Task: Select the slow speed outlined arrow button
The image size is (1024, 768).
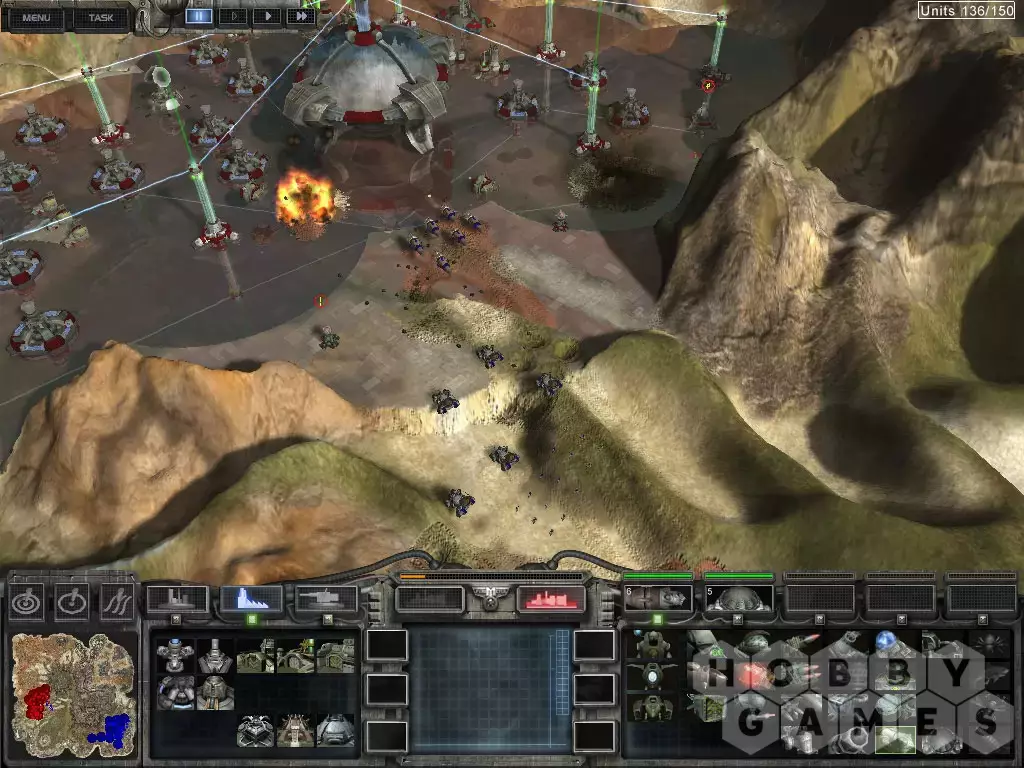Action: coord(233,16)
